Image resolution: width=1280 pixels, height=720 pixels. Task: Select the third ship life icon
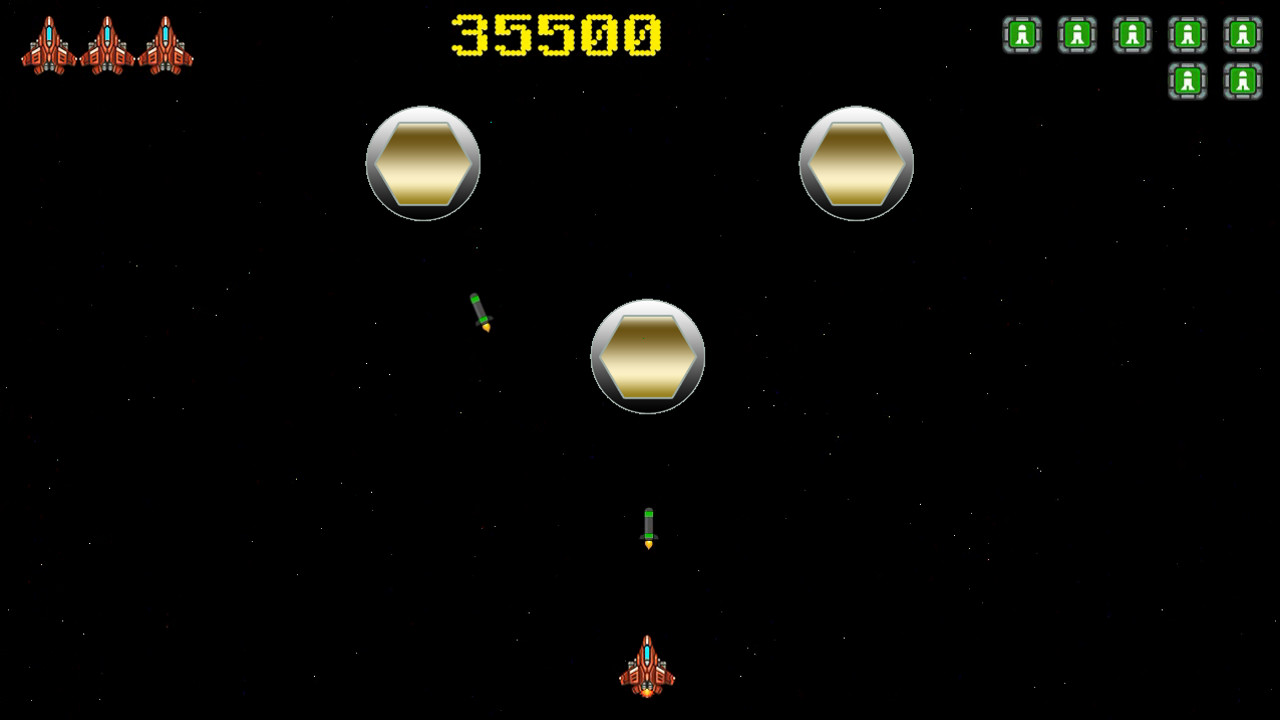coord(165,45)
